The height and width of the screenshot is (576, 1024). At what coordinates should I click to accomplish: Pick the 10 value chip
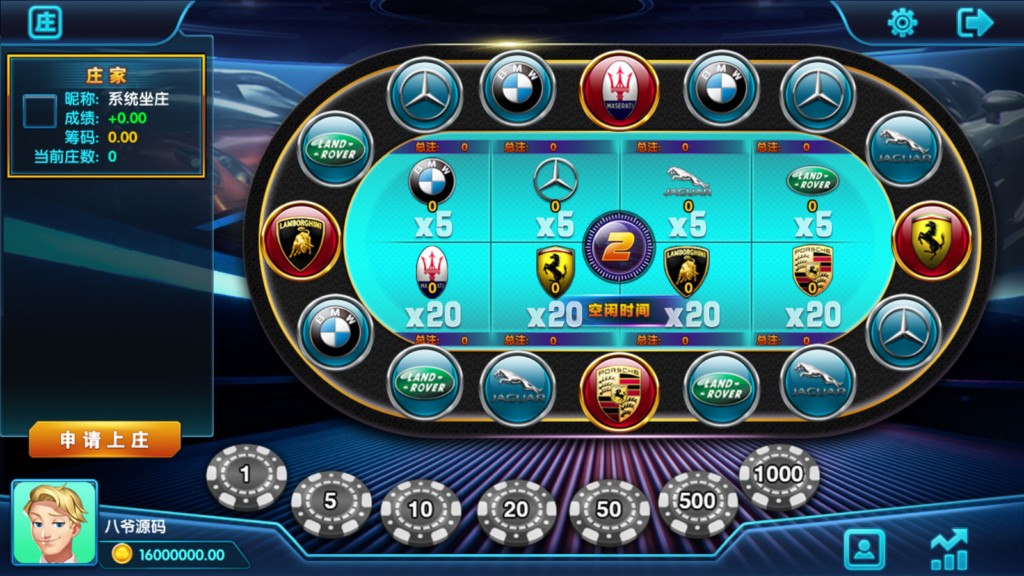click(421, 510)
